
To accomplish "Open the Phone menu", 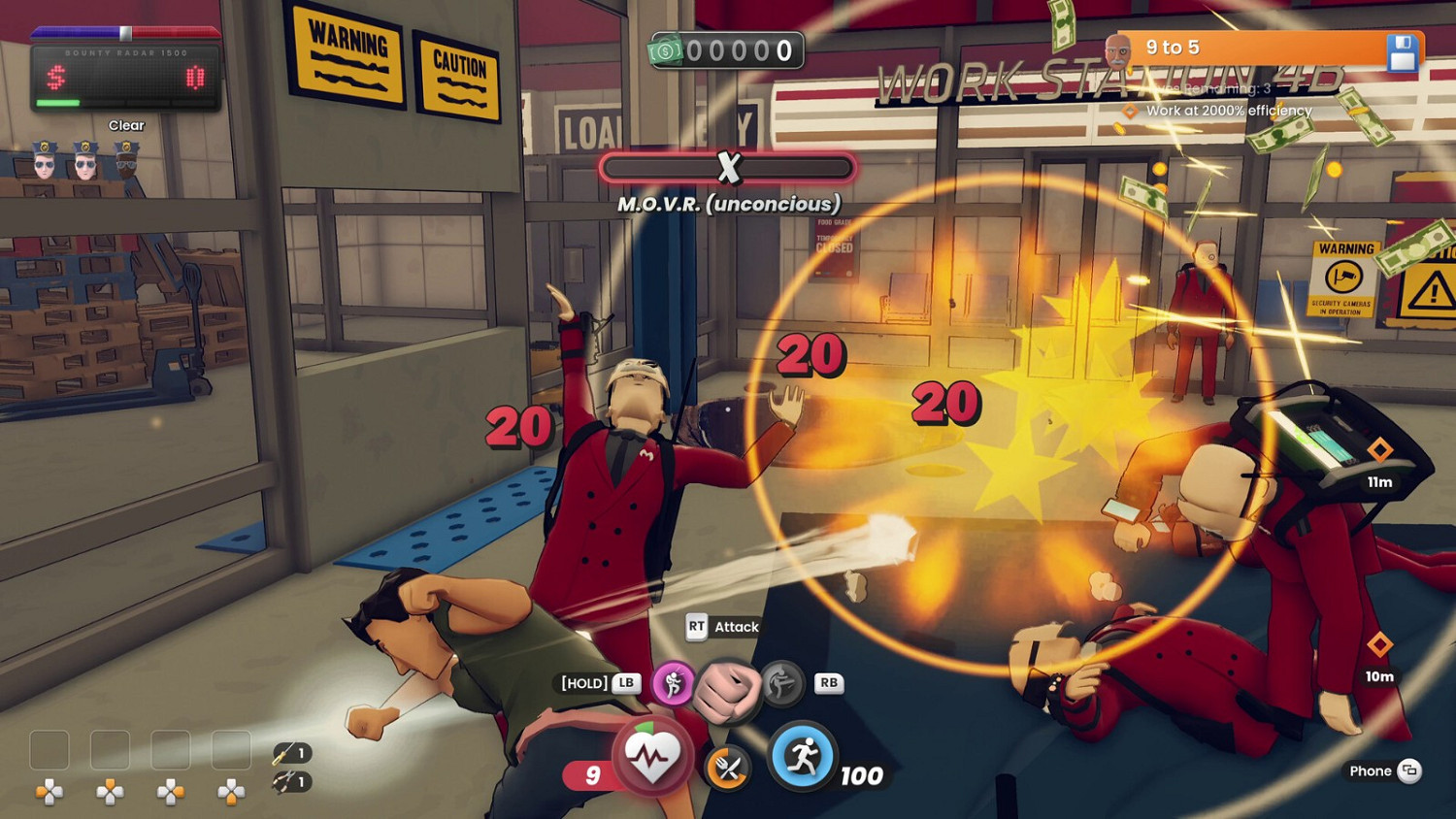I will point(1382,770).
